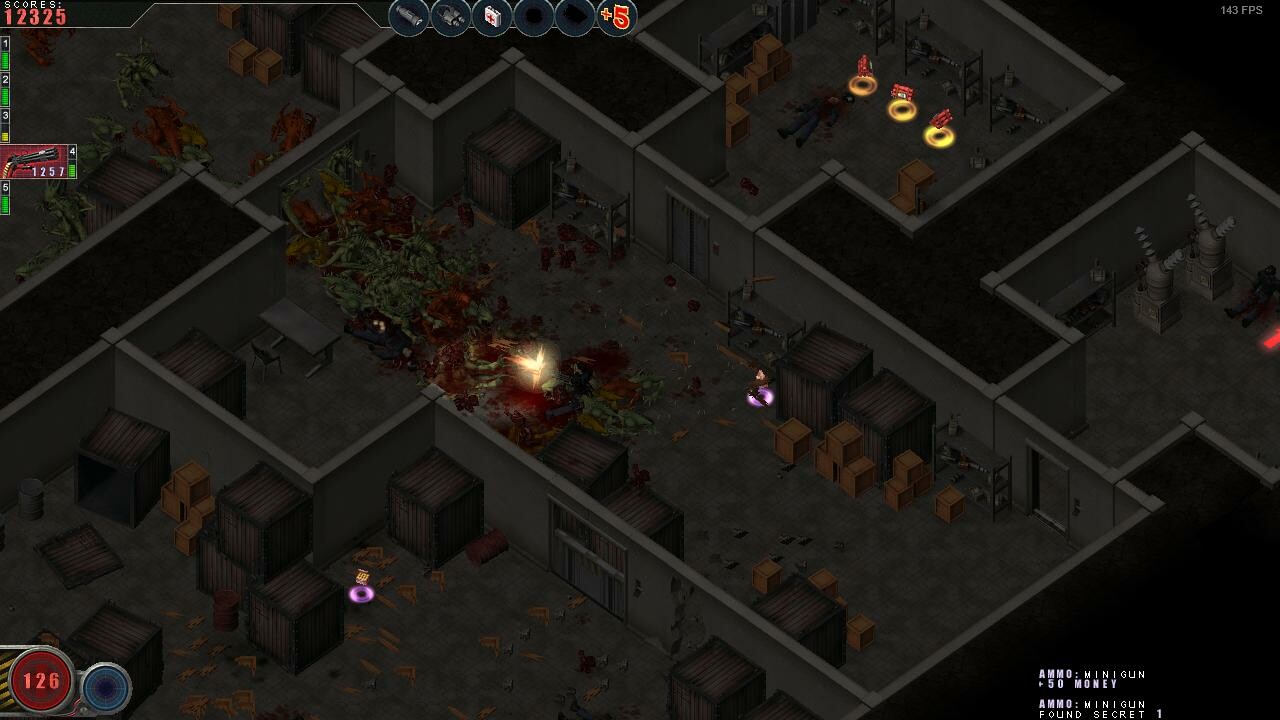Click the AMMO: MINIGUN +50 MONEY message
The image size is (1280, 720).
click(1093, 681)
